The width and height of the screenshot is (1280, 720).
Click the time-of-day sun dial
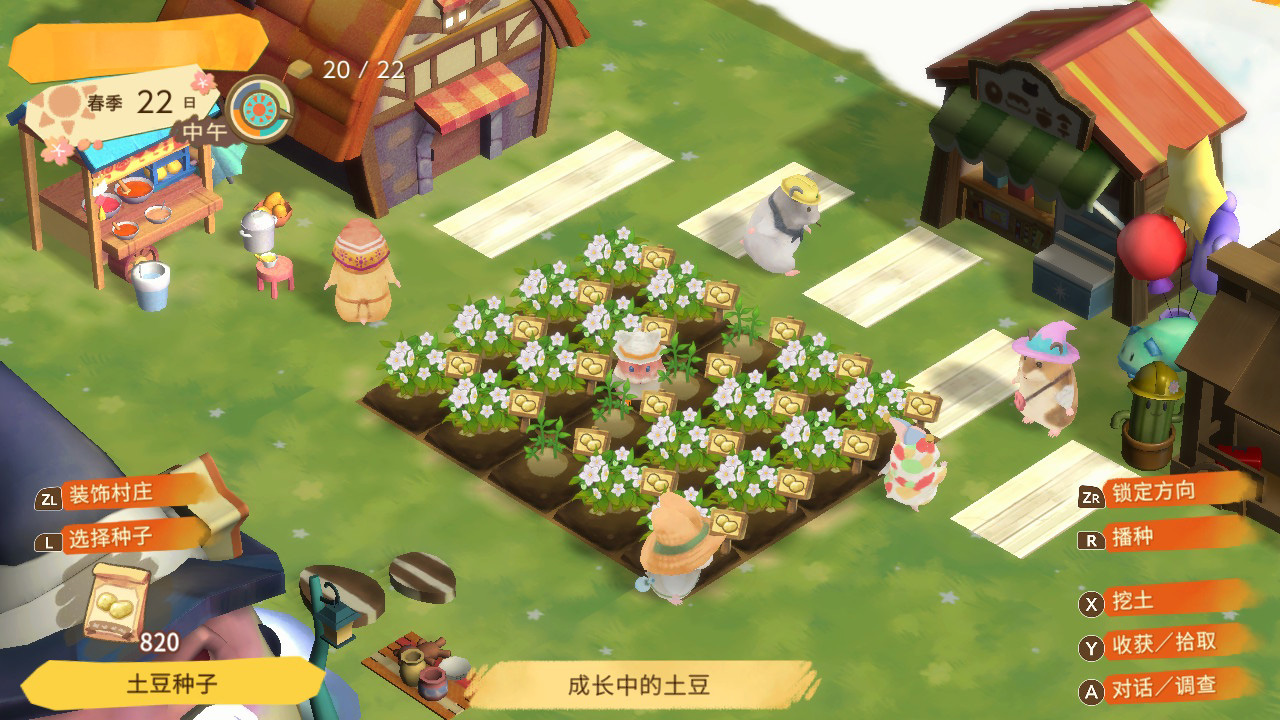point(259,108)
